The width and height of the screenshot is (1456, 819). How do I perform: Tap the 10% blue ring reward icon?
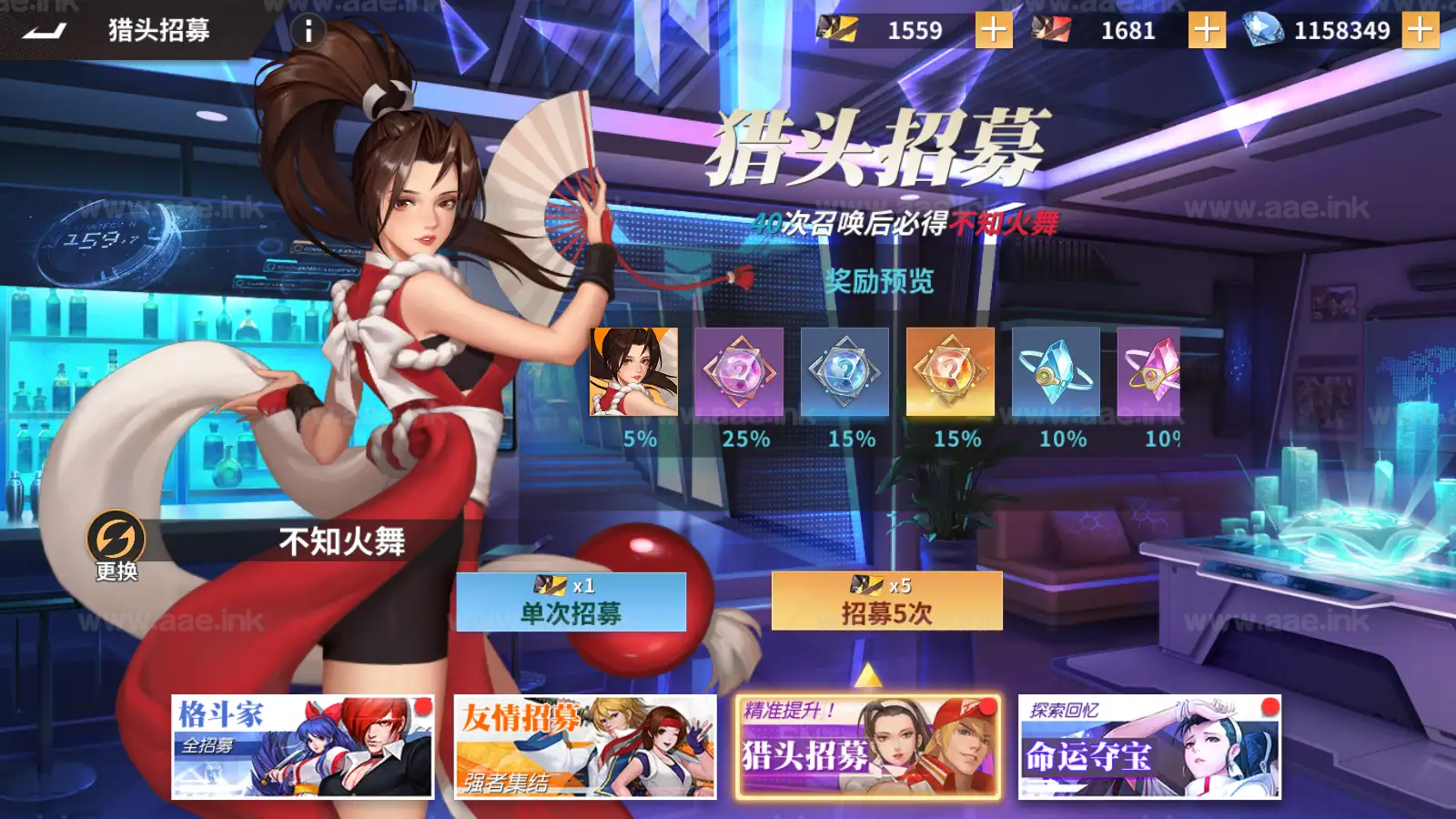click(1055, 373)
